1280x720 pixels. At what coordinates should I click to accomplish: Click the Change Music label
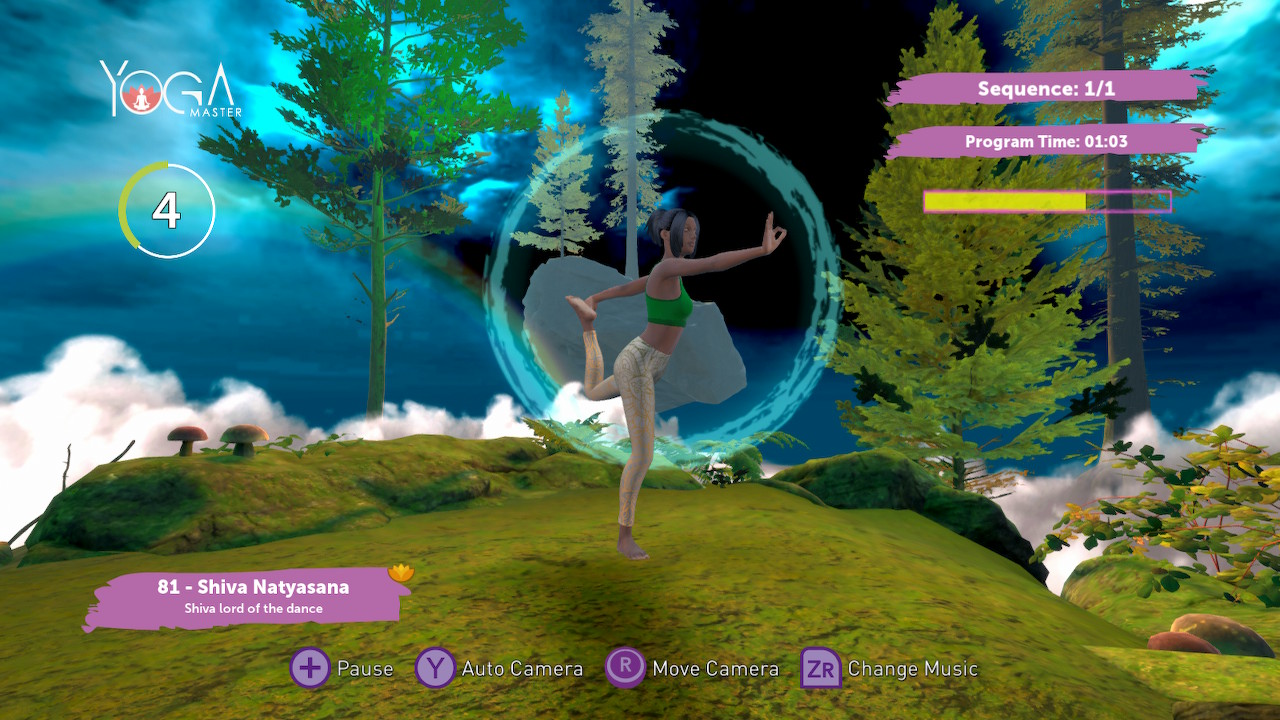912,668
